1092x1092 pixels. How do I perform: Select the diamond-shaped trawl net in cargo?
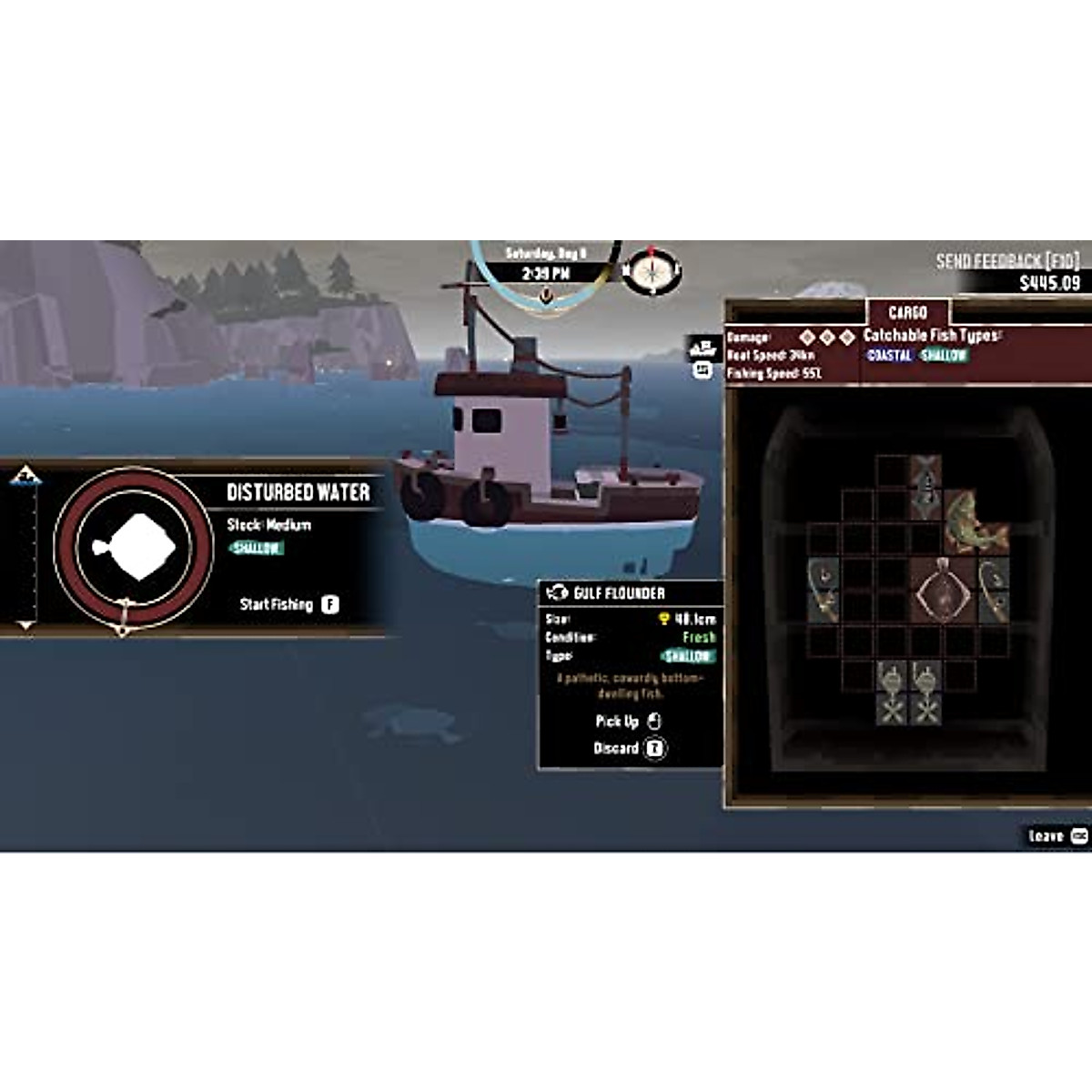click(x=942, y=591)
